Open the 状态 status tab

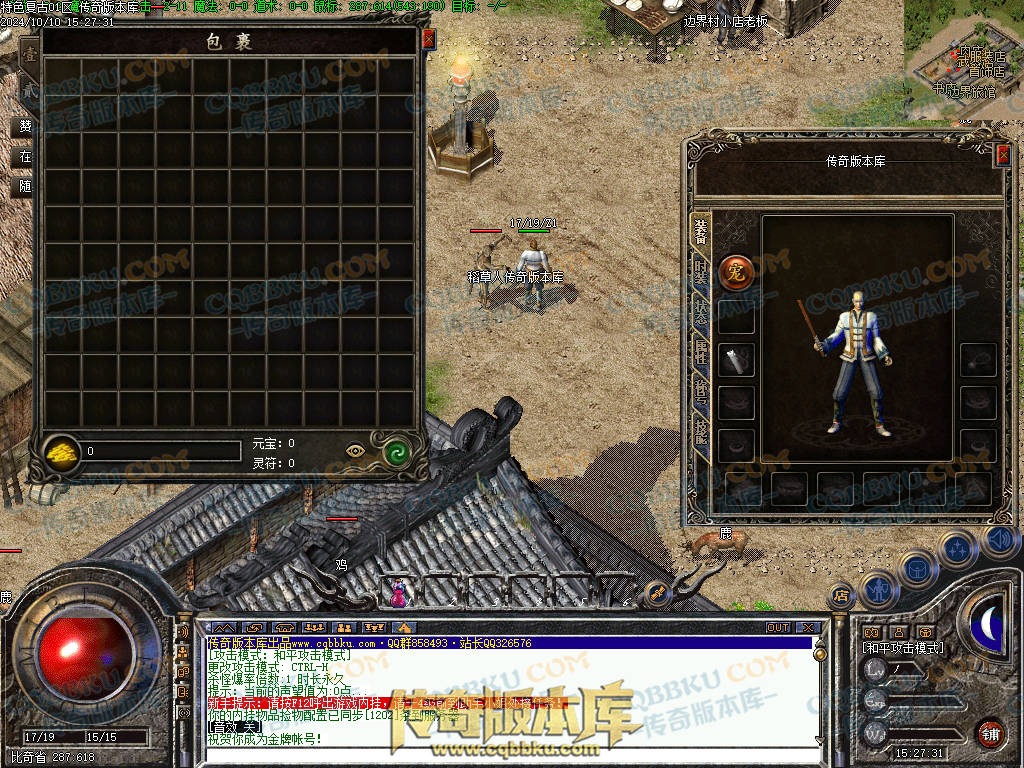pyautogui.click(x=701, y=312)
